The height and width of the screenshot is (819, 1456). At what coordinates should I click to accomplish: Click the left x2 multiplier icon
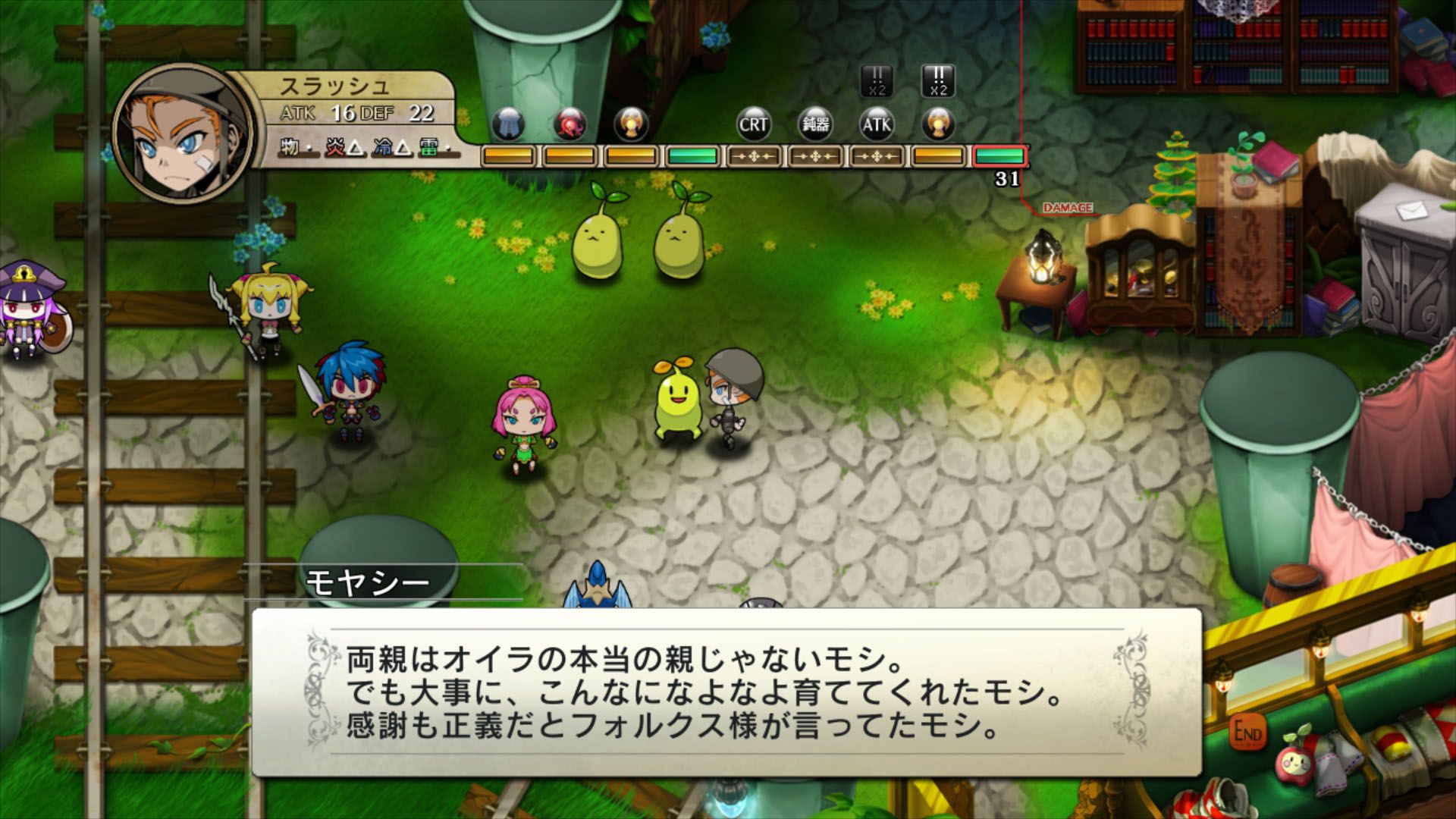(x=876, y=80)
